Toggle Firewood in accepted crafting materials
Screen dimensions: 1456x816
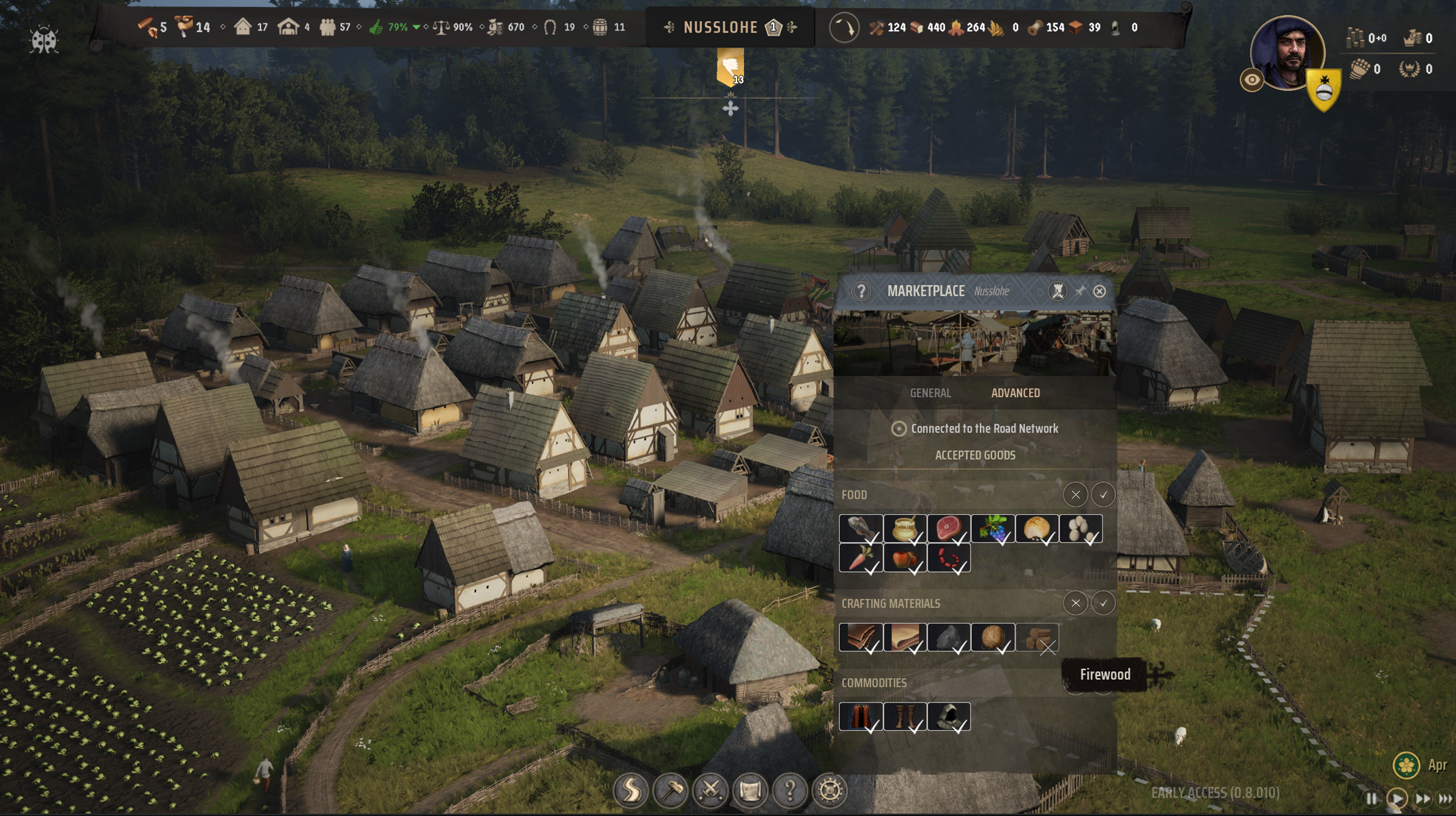(1038, 638)
